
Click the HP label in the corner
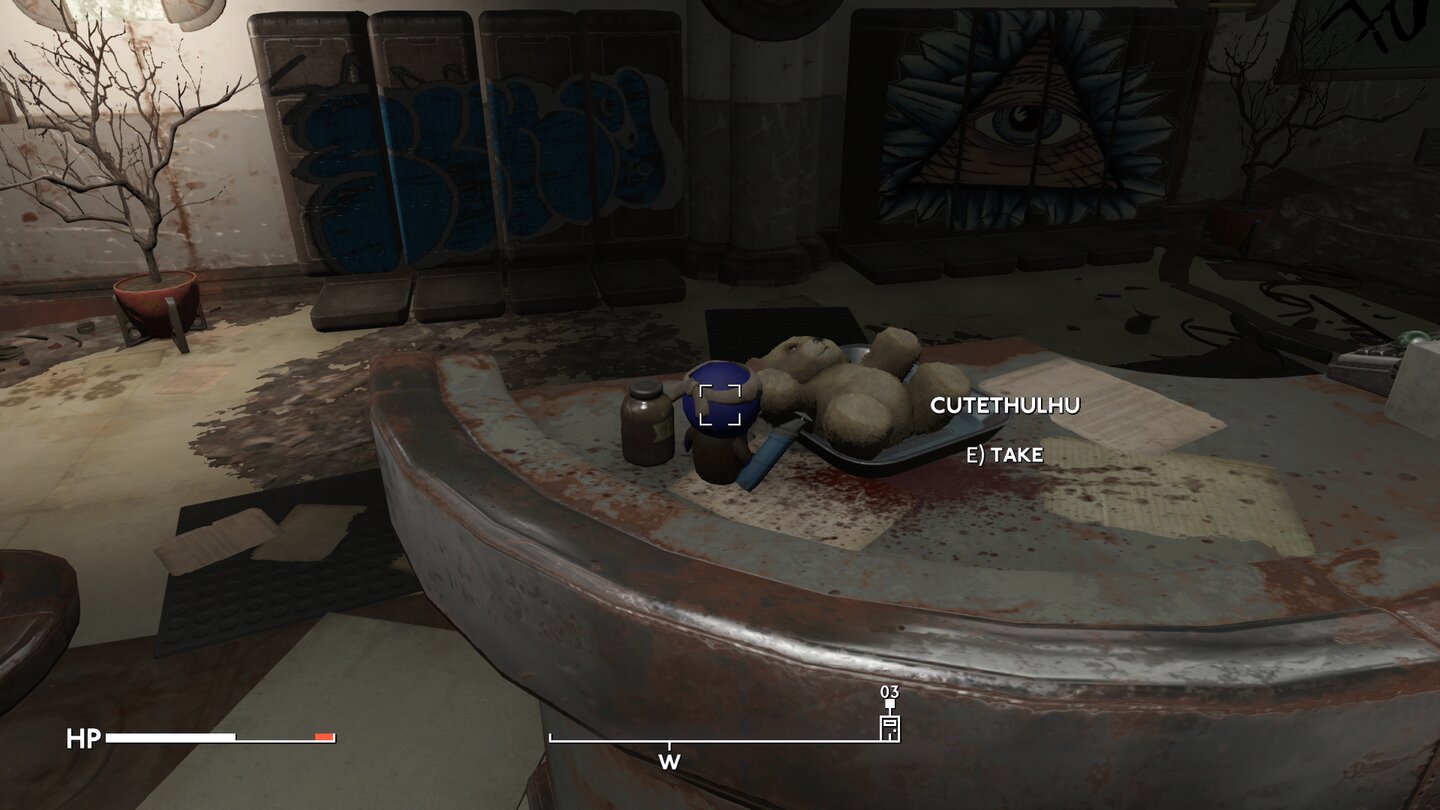pyautogui.click(x=84, y=740)
